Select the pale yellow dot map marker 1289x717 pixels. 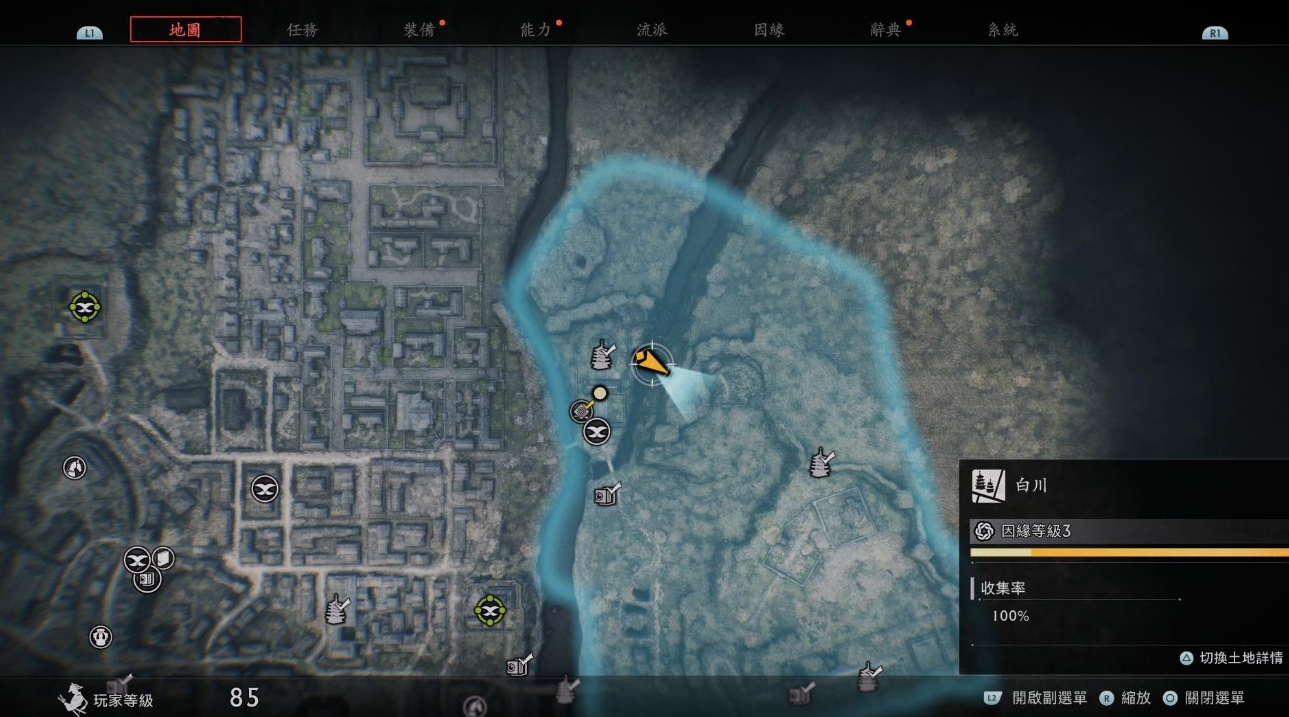(x=599, y=393)
